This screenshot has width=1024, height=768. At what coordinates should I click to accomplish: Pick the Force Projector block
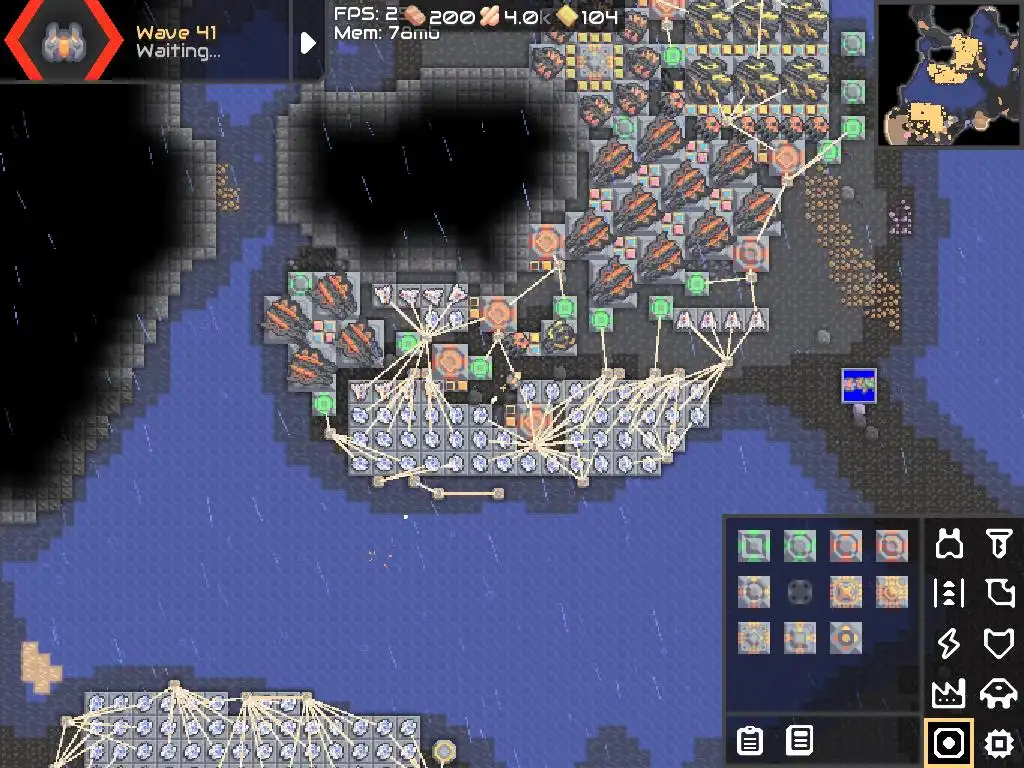(752, 592)
